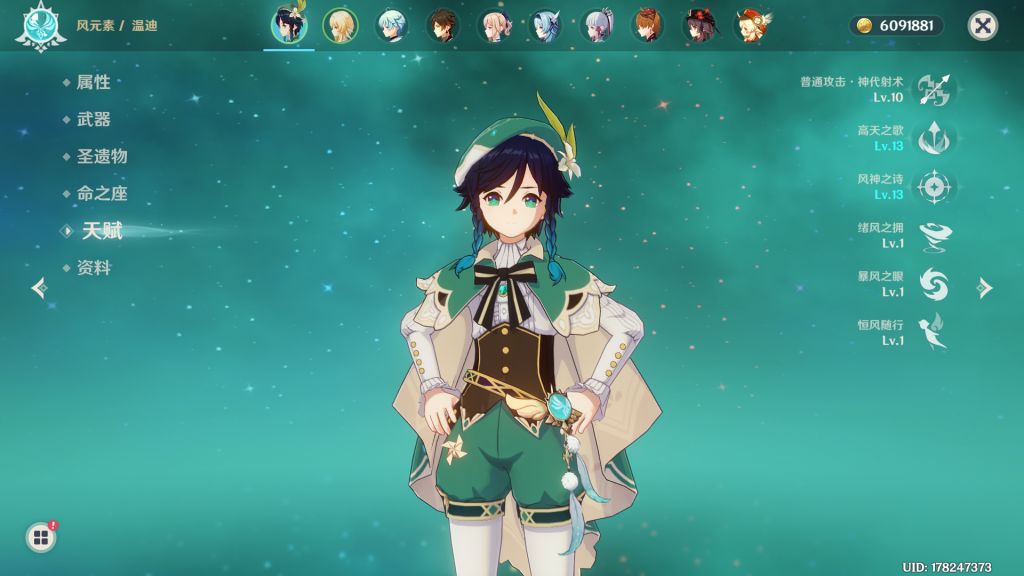View the 恒风随行 passive talent

[x=936, y=333]
